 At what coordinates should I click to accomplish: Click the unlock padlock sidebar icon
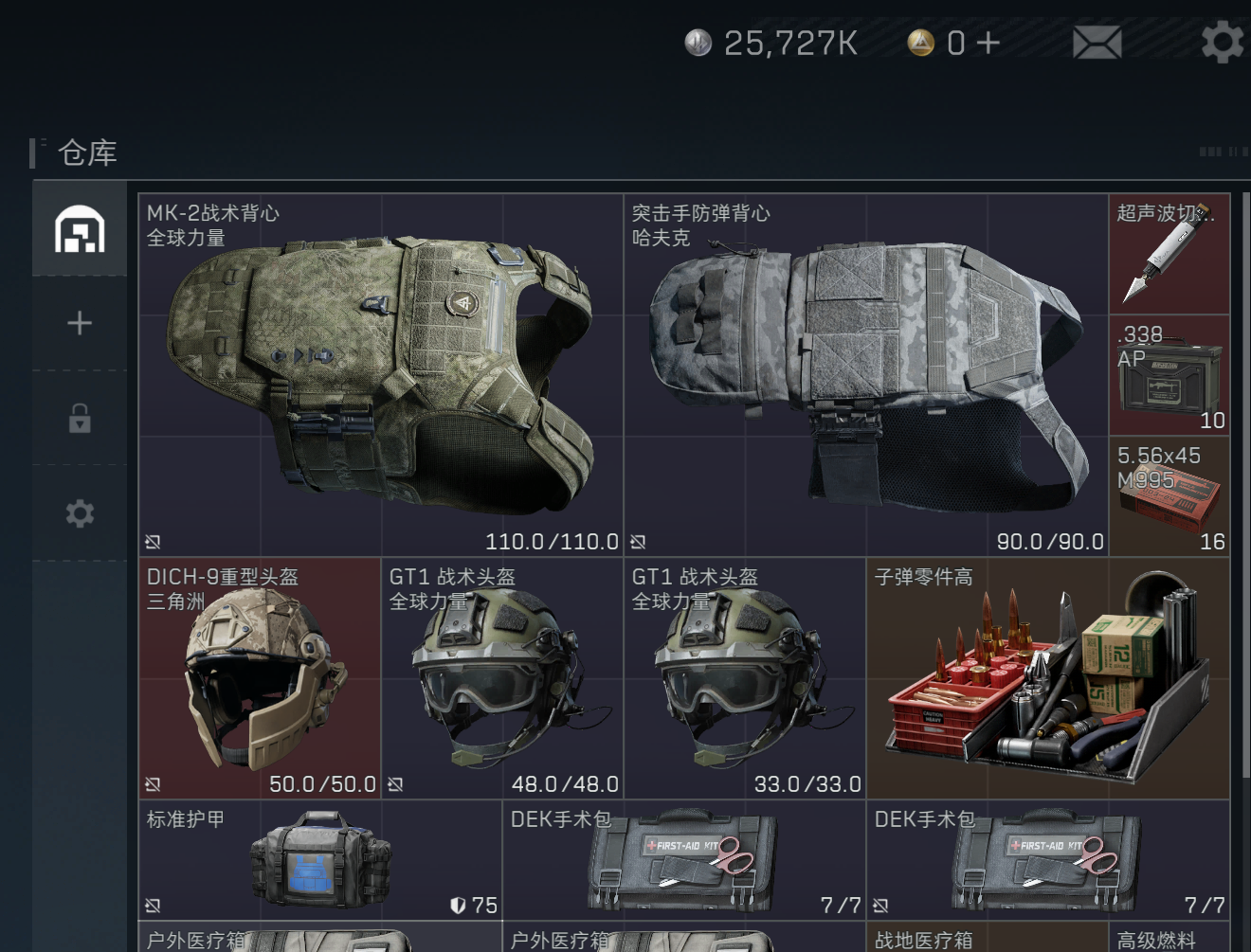pyautogui.click(x=80, y=418)
